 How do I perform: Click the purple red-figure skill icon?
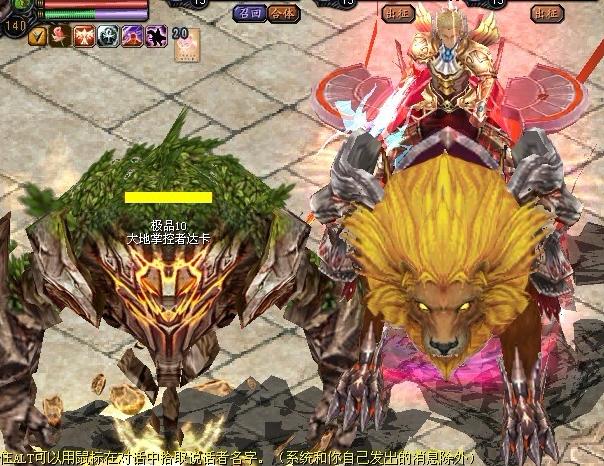click(x=132, y=37)
